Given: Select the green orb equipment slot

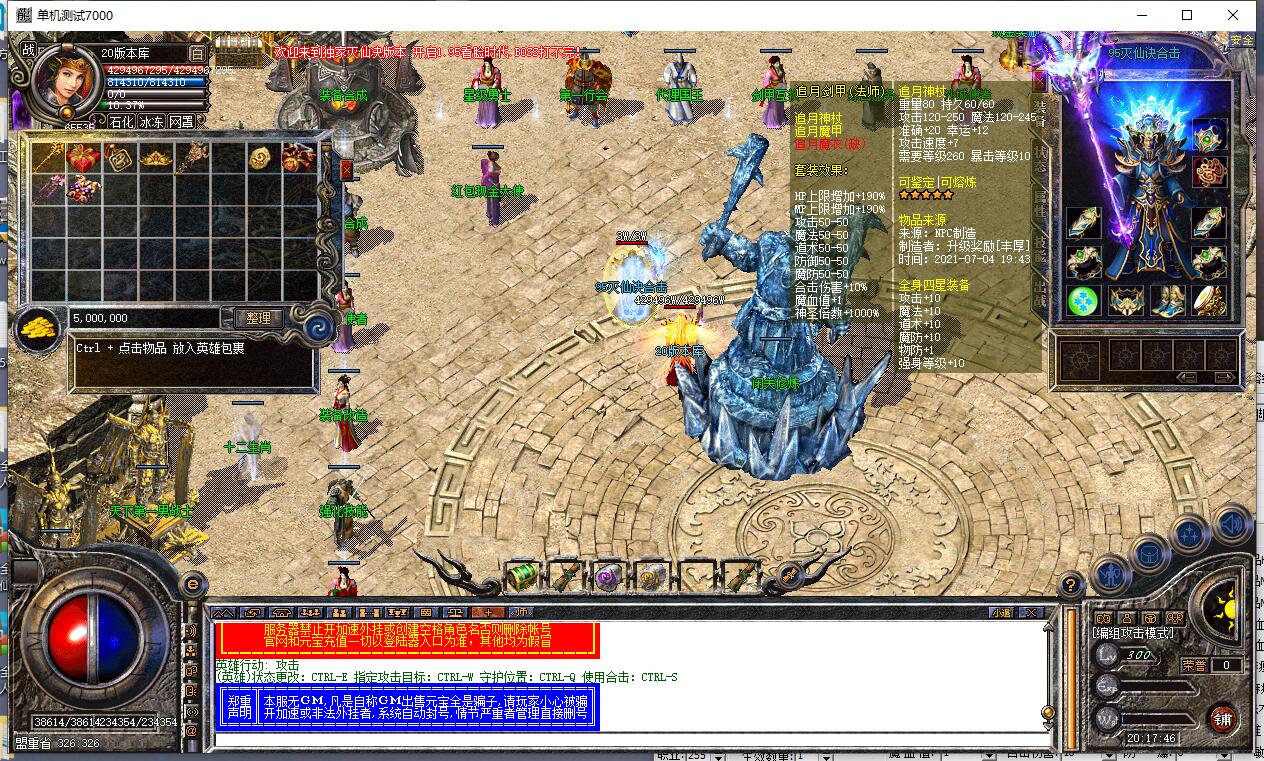Looking at the screenshot, I should [x=1083, y=300].
